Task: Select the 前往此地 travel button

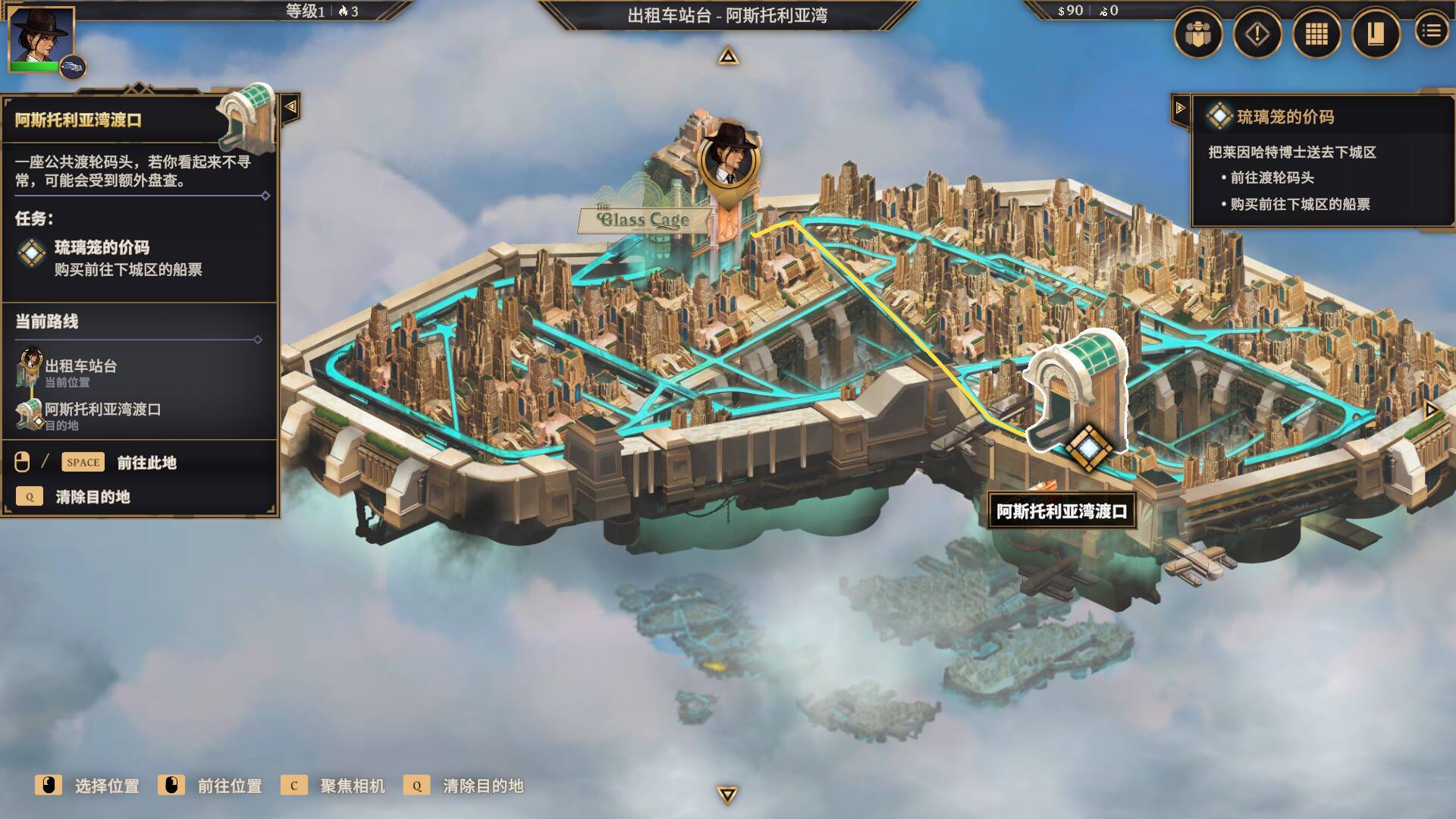Action: coord(146,463)
